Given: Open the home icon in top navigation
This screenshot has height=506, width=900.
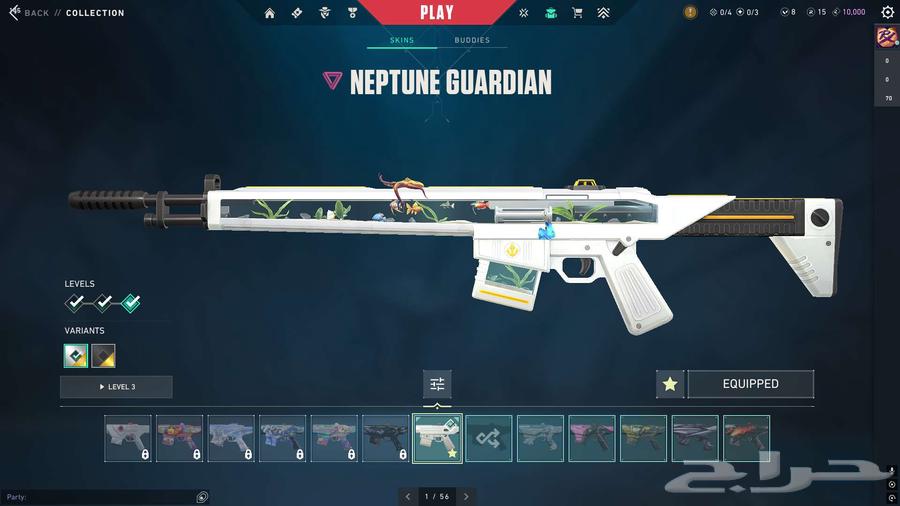Looking at the screenshot, I should click(270, 13).
